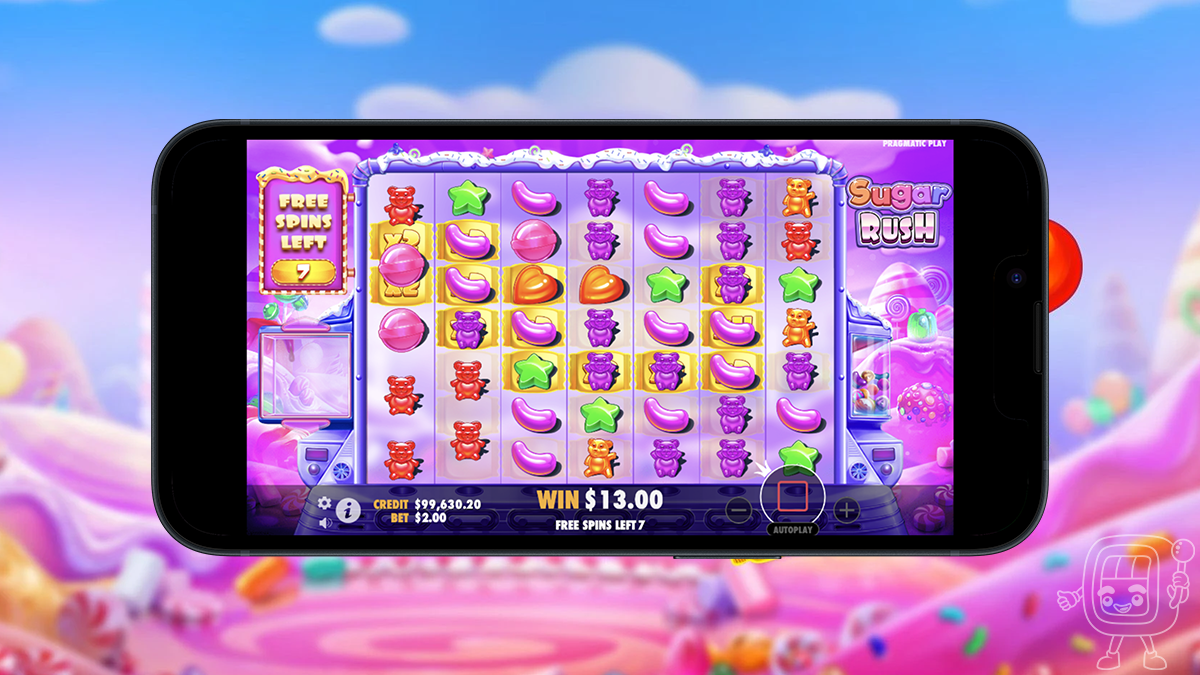Open the Autoplay options
Image resolution: width=1200 pixels, height=675 pixels.
[792, 529]
